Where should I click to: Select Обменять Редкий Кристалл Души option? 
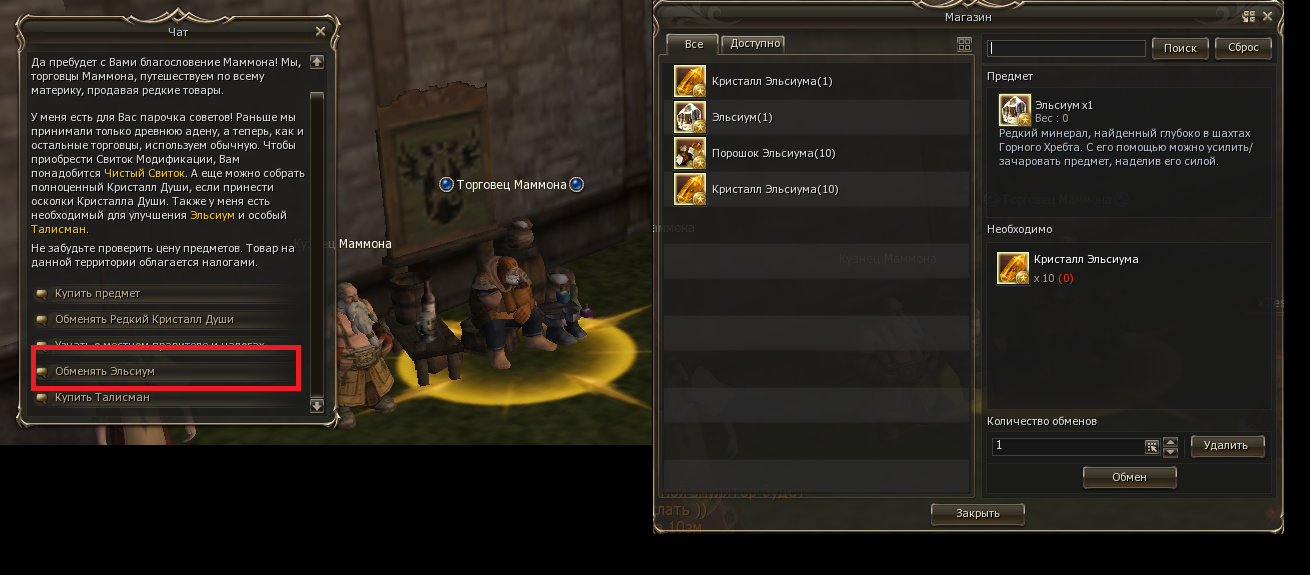(x=144, y=320)
